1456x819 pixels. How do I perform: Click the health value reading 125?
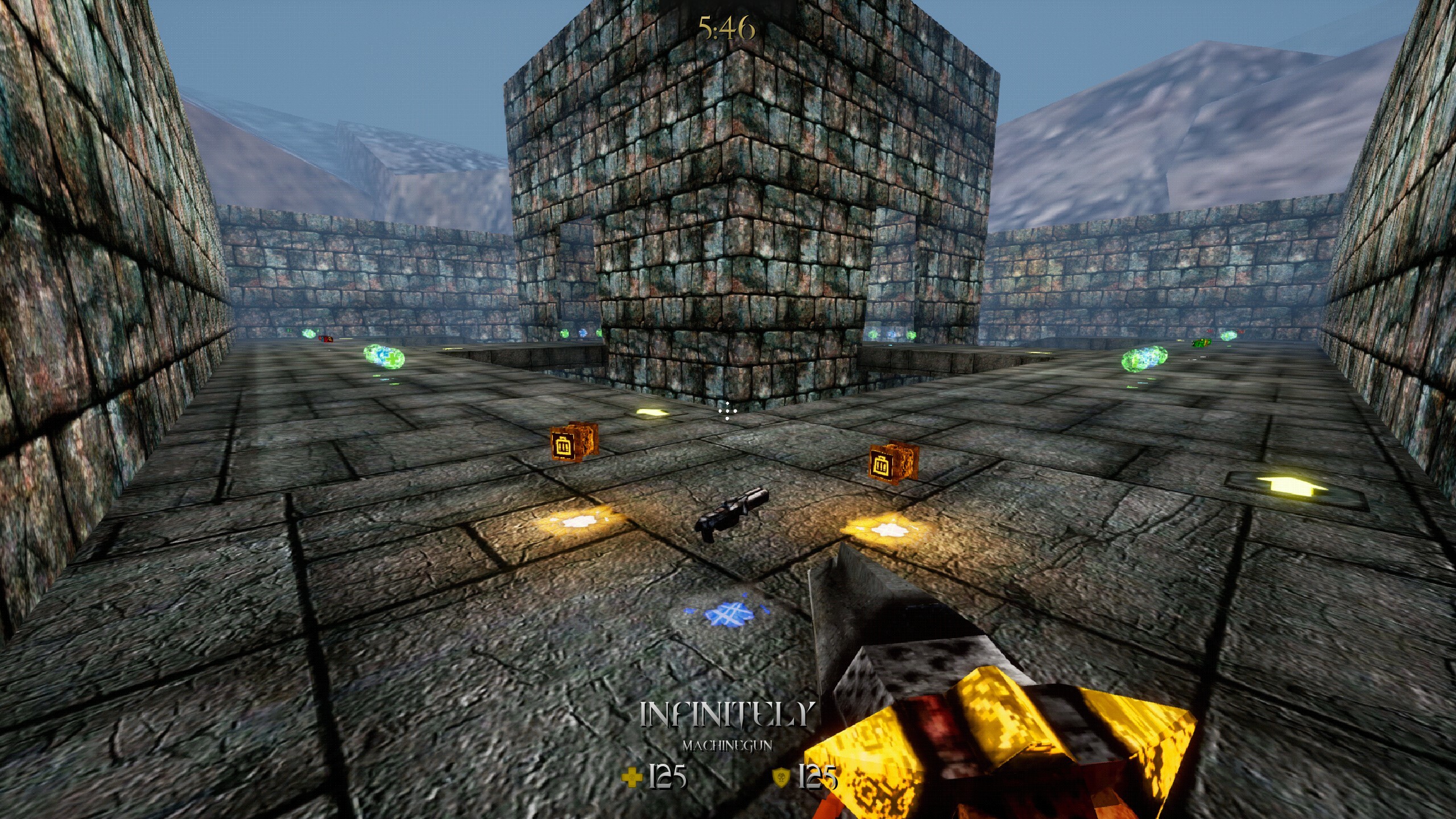point(670,777)
